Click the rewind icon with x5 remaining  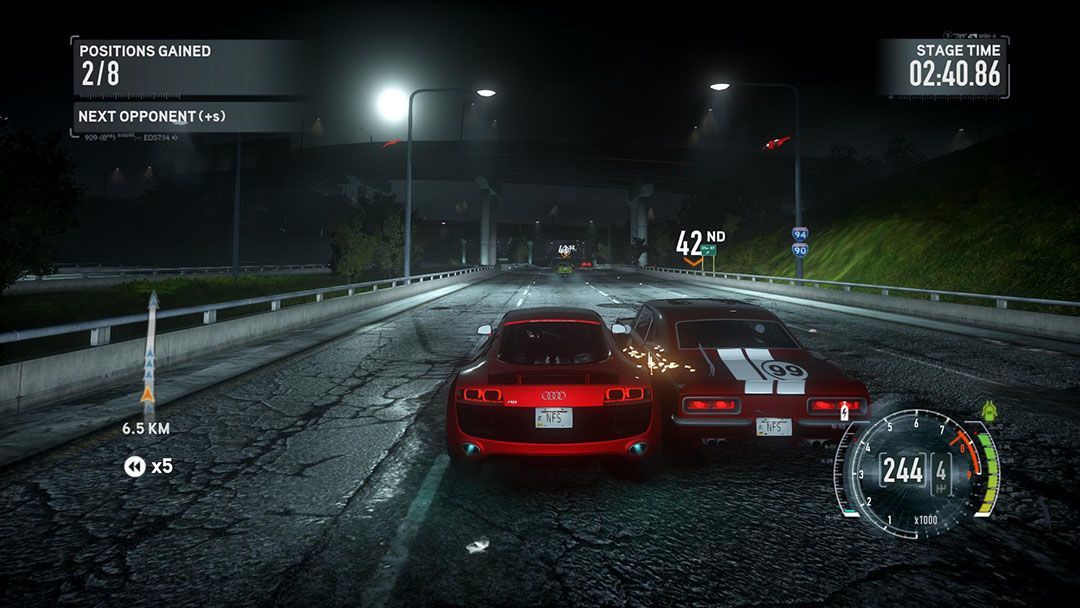[135, 466]
